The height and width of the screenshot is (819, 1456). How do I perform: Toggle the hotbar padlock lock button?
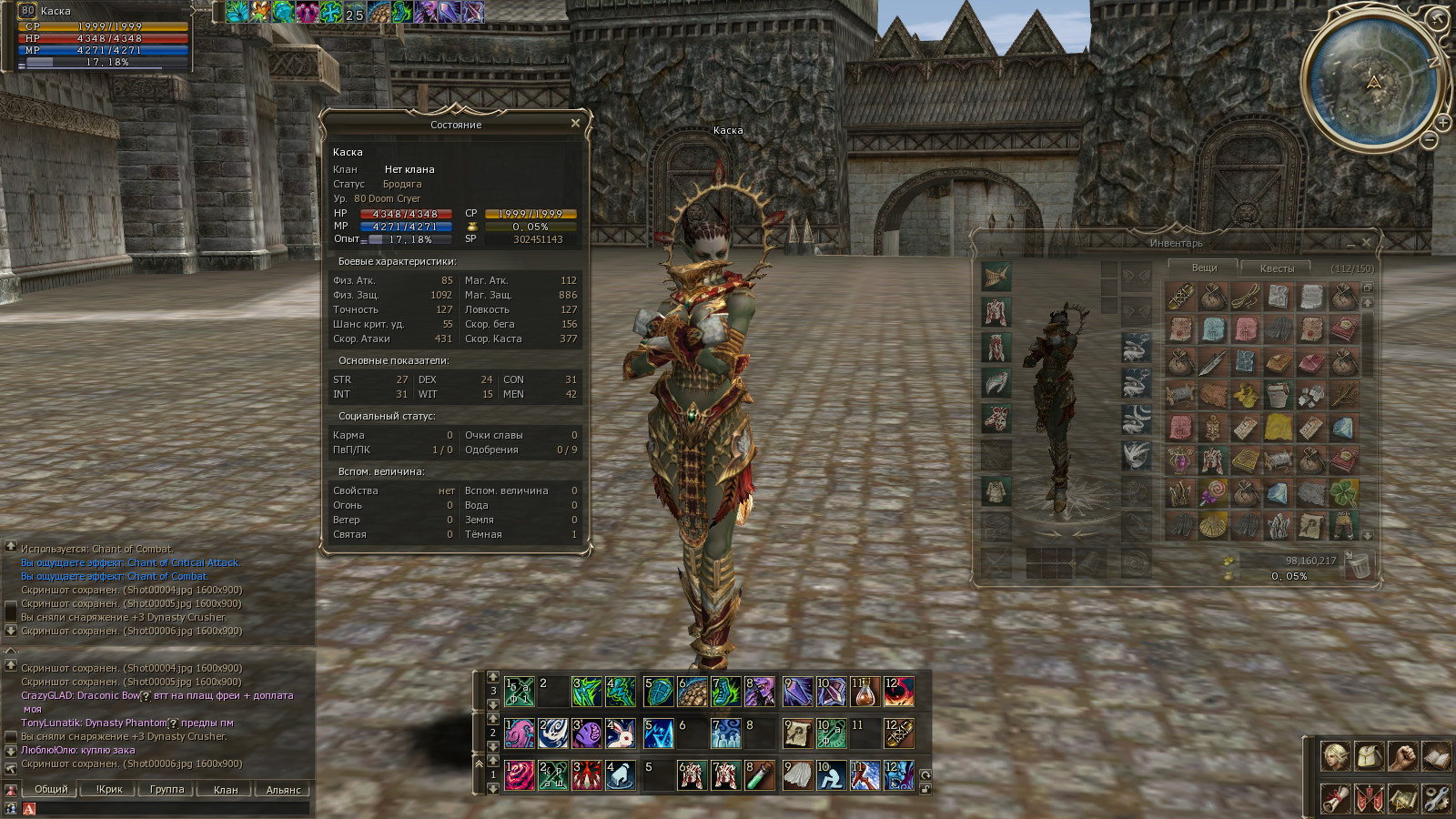[x=925, y=789]
